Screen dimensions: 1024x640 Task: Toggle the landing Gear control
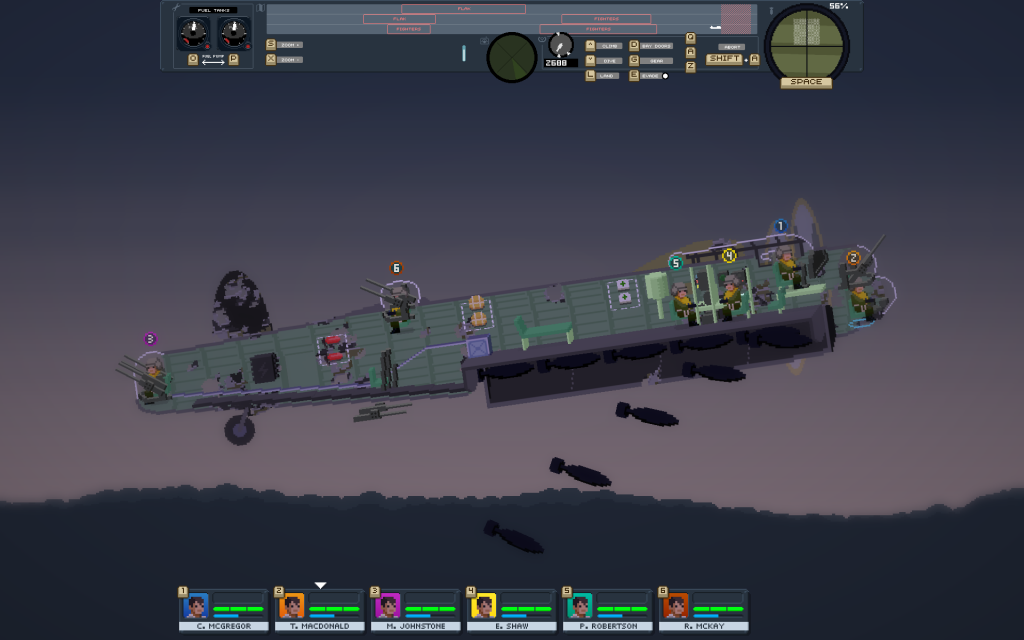point(656,61)
